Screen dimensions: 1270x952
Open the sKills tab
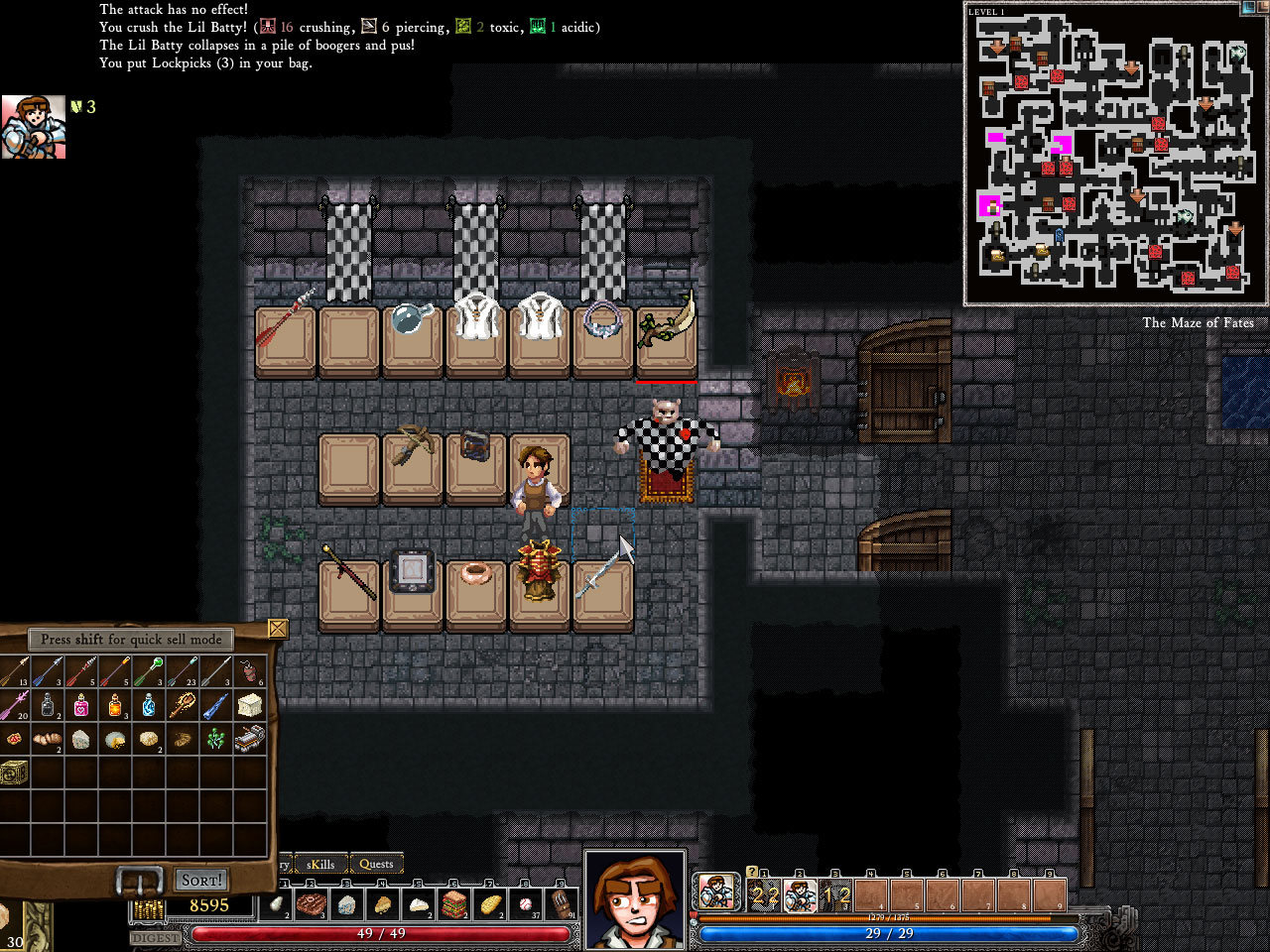pyautogui.click(x=320, y=864)
